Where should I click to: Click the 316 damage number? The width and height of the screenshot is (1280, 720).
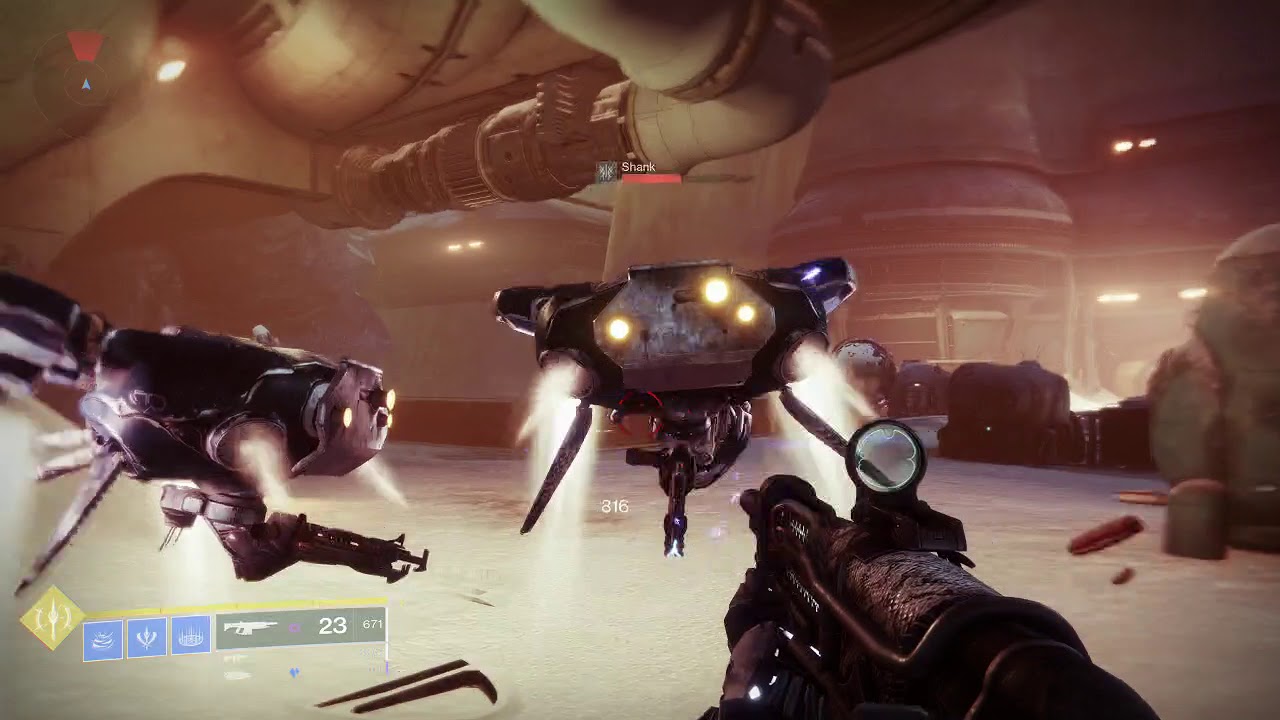[614, 507]
